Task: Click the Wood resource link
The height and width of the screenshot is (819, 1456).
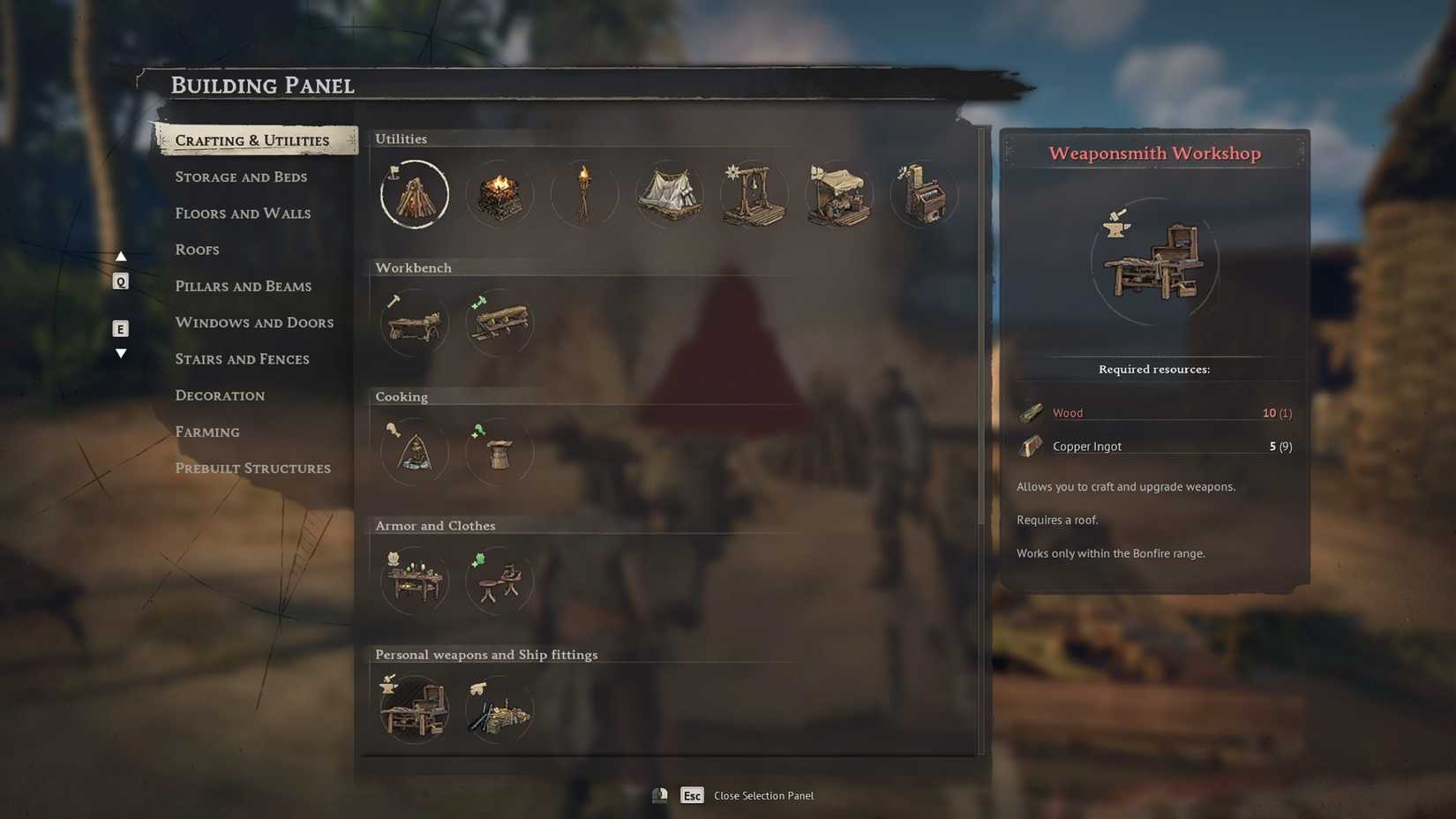Action: (x=1068, y=412)
